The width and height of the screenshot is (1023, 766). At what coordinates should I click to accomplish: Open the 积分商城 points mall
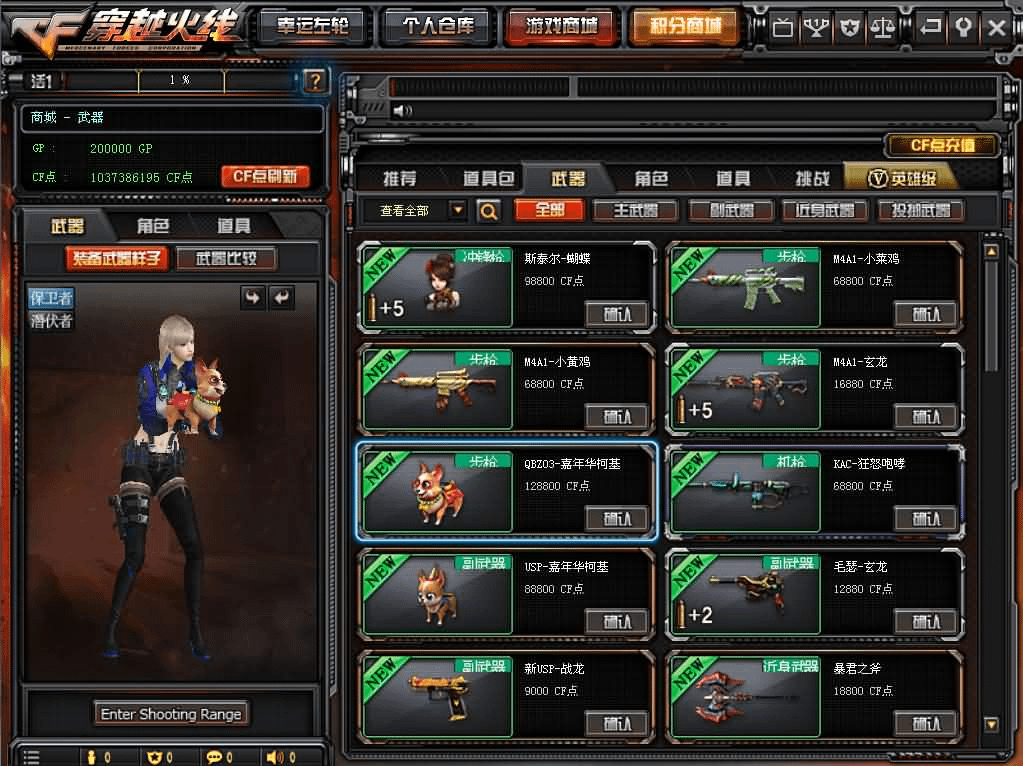coord(686,27)
